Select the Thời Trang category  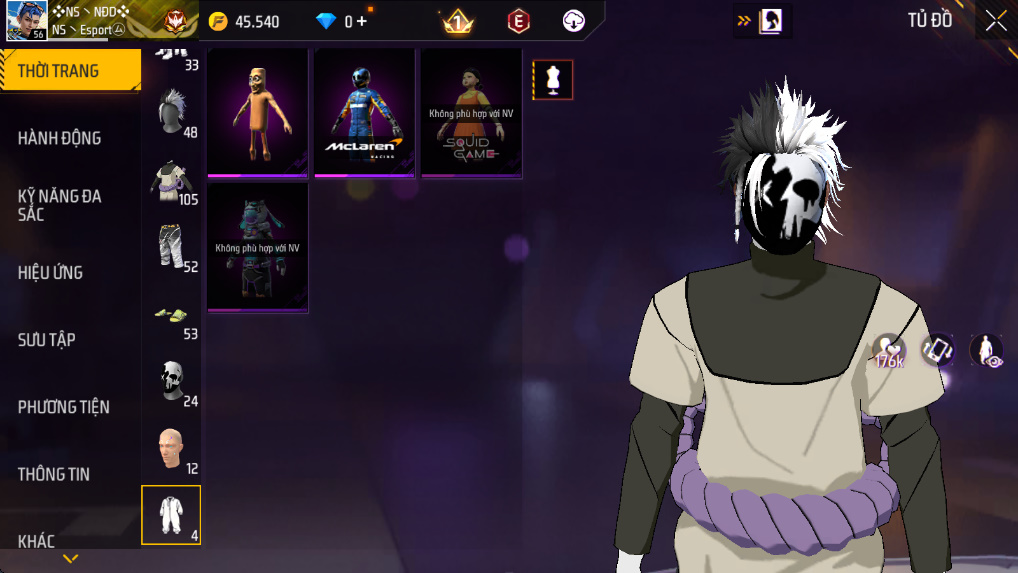point(60,71)
